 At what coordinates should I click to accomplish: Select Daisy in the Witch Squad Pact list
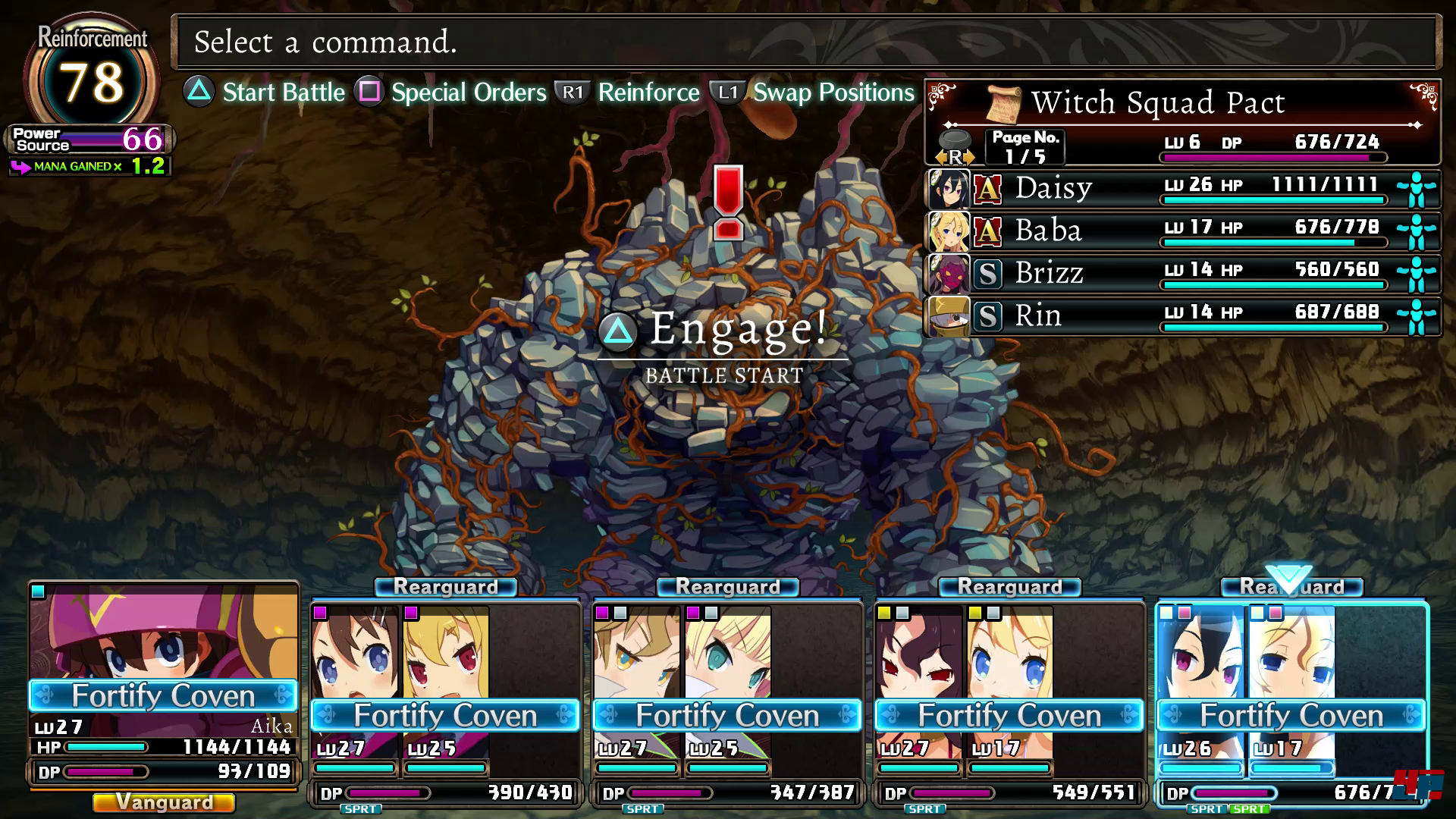tap(1181, 188)
